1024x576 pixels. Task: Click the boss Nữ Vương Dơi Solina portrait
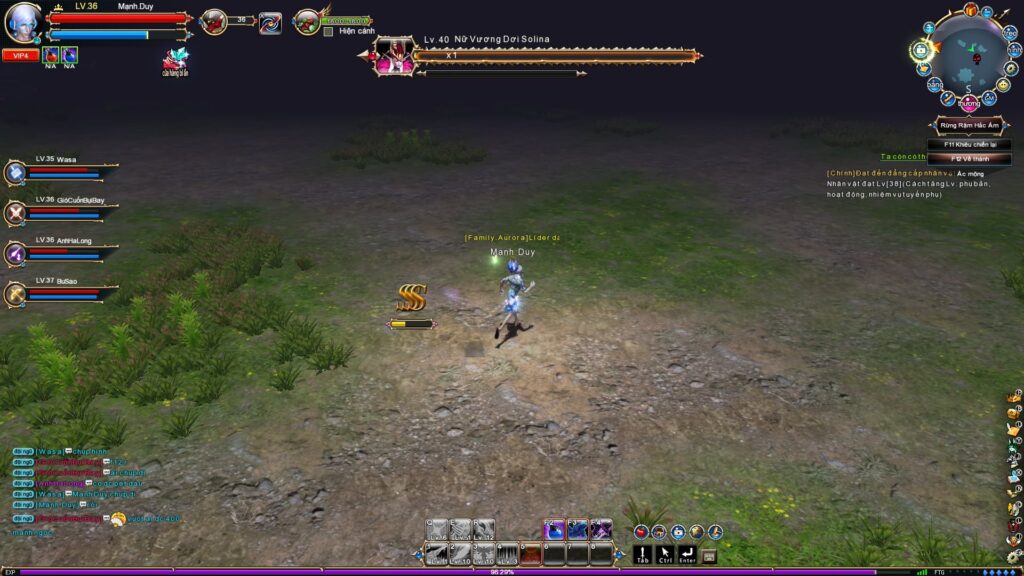pyautogui.click(x=393, y=56)
